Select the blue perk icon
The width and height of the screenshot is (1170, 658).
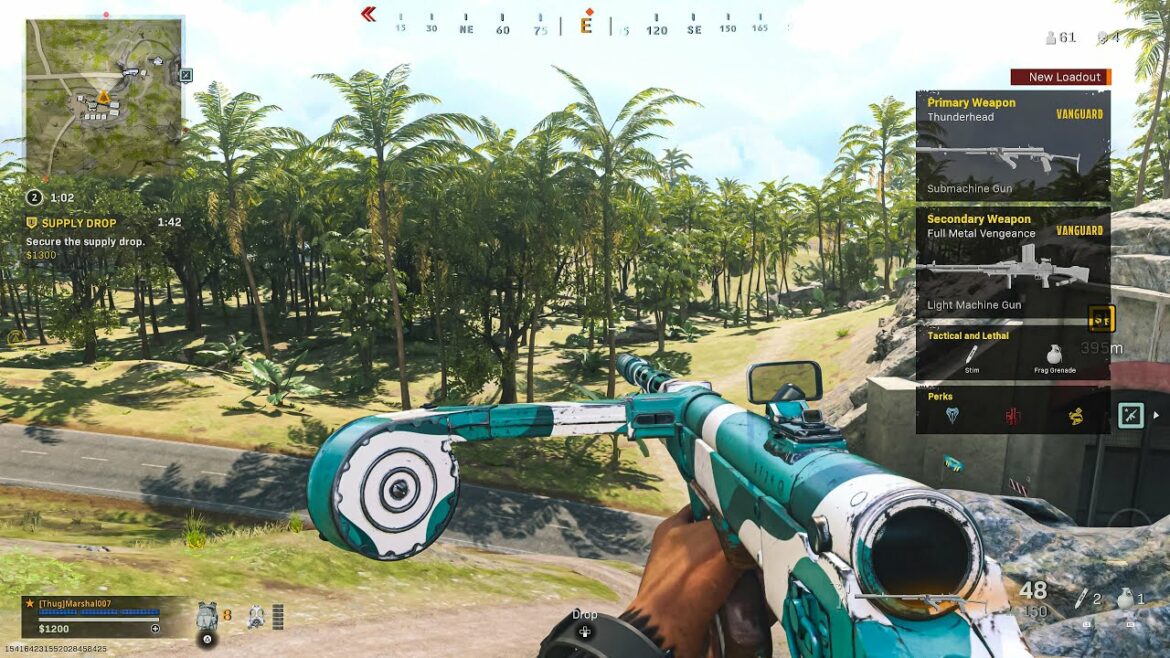click(951, 416)
